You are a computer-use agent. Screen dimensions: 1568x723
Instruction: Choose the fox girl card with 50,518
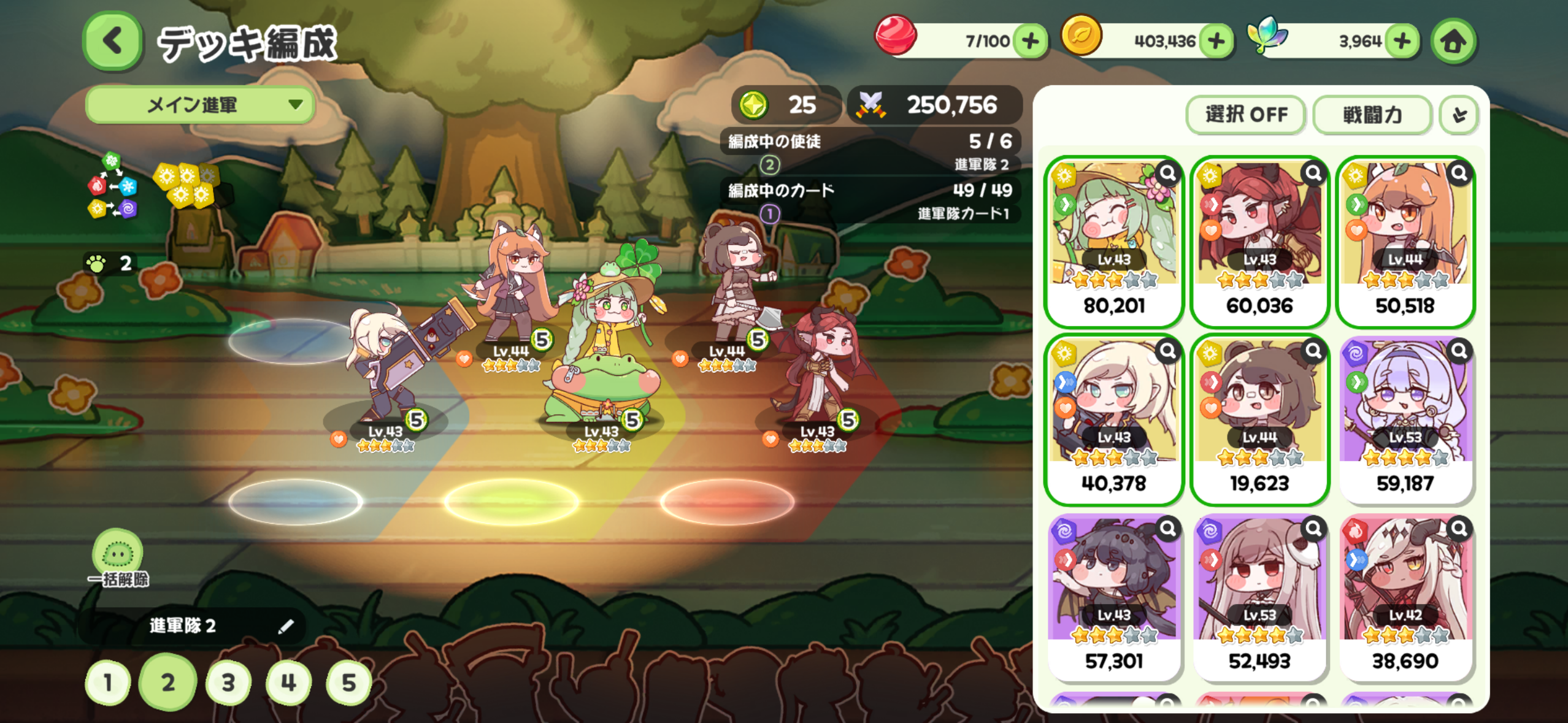[x=1405, y=241]
